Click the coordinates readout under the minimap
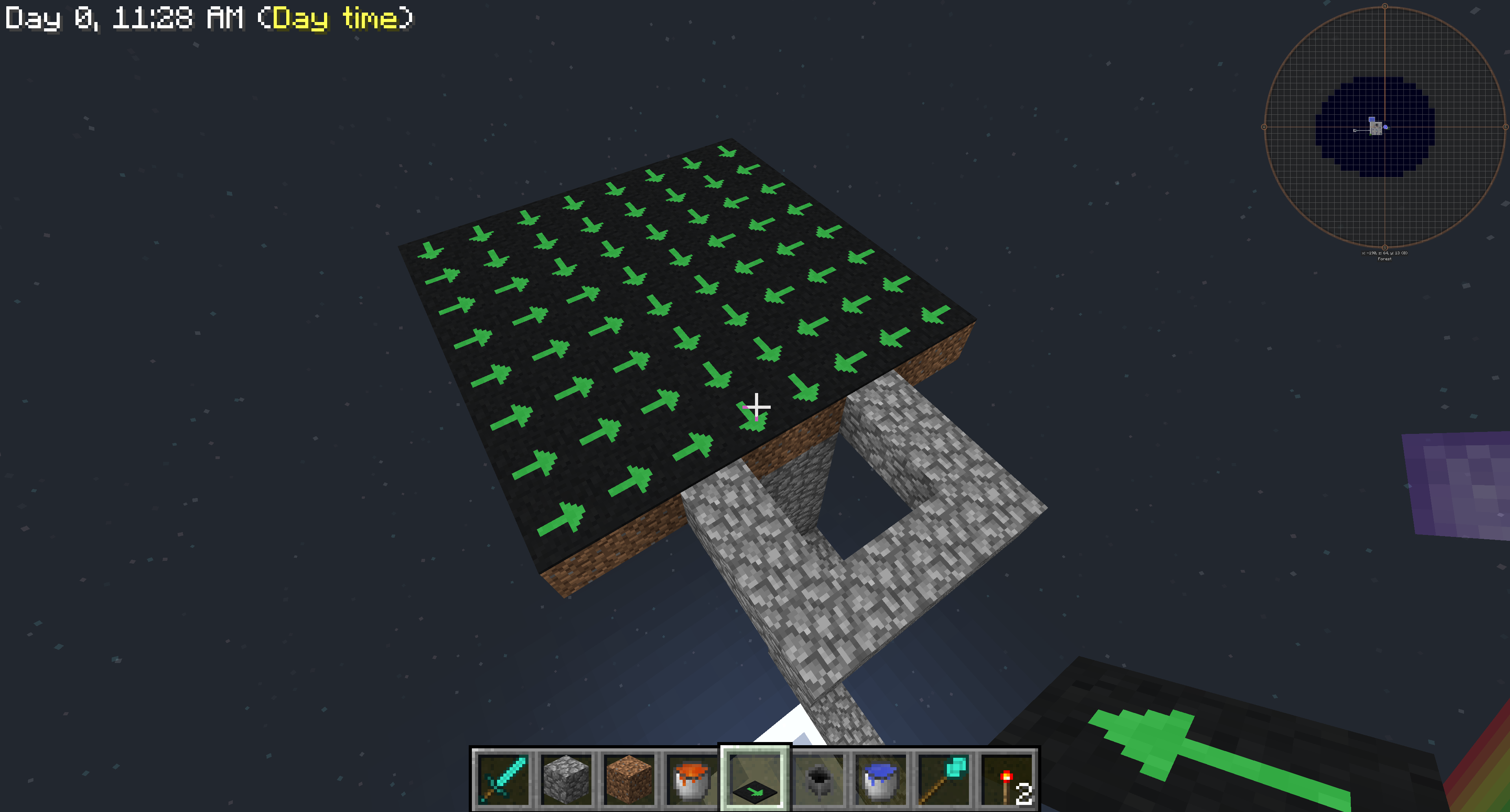 [x=1385, y=253]
